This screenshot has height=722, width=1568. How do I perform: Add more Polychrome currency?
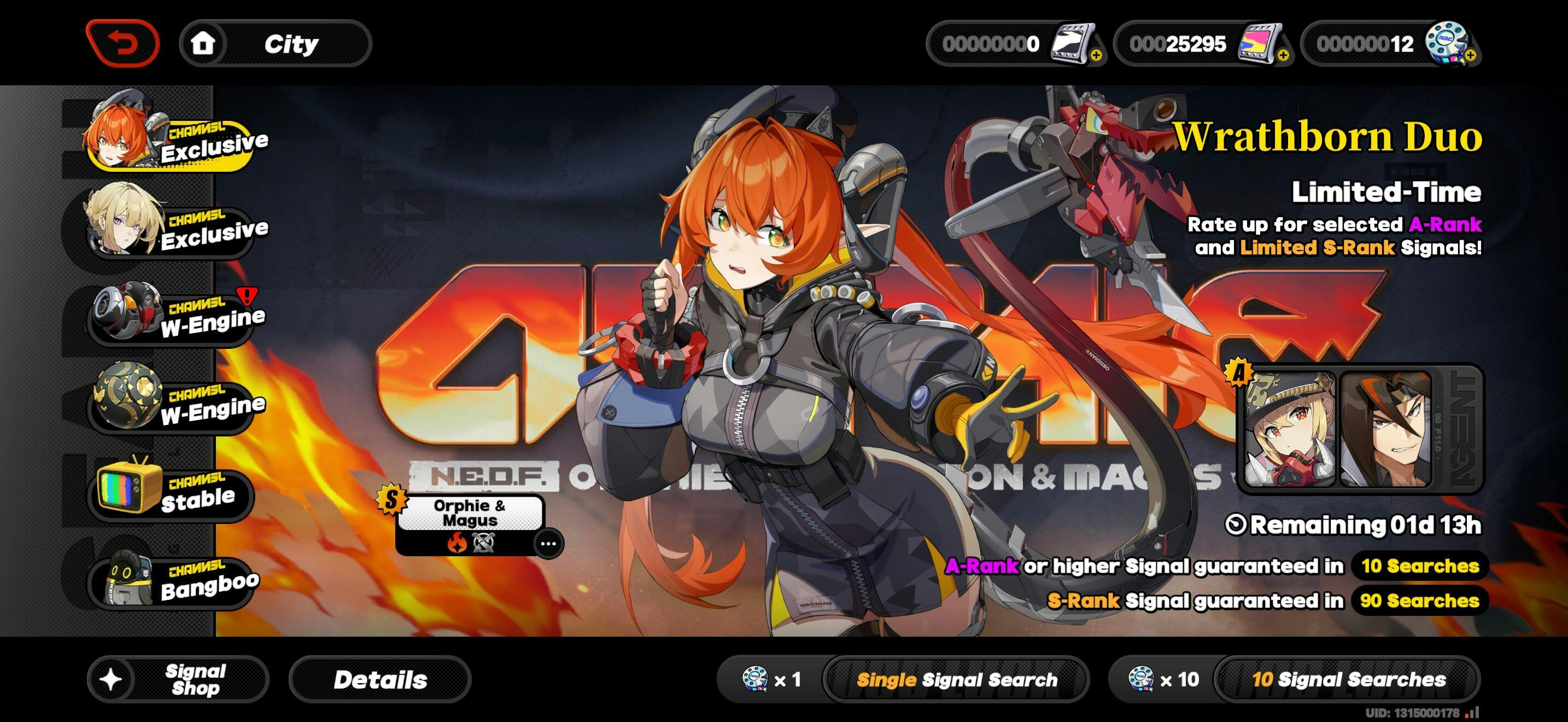(1283, 55)
